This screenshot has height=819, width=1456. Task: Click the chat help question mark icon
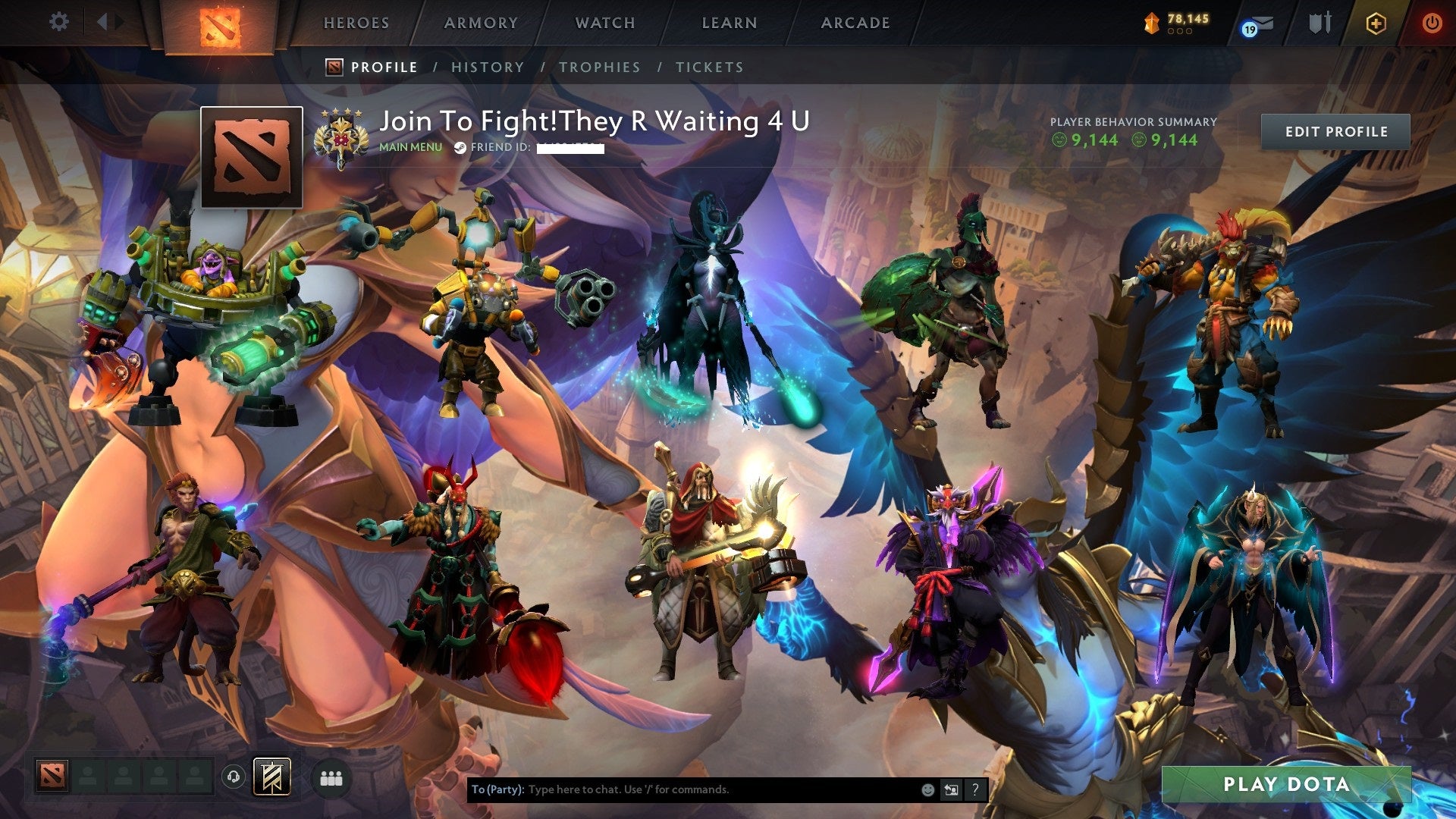pos(974,789)
